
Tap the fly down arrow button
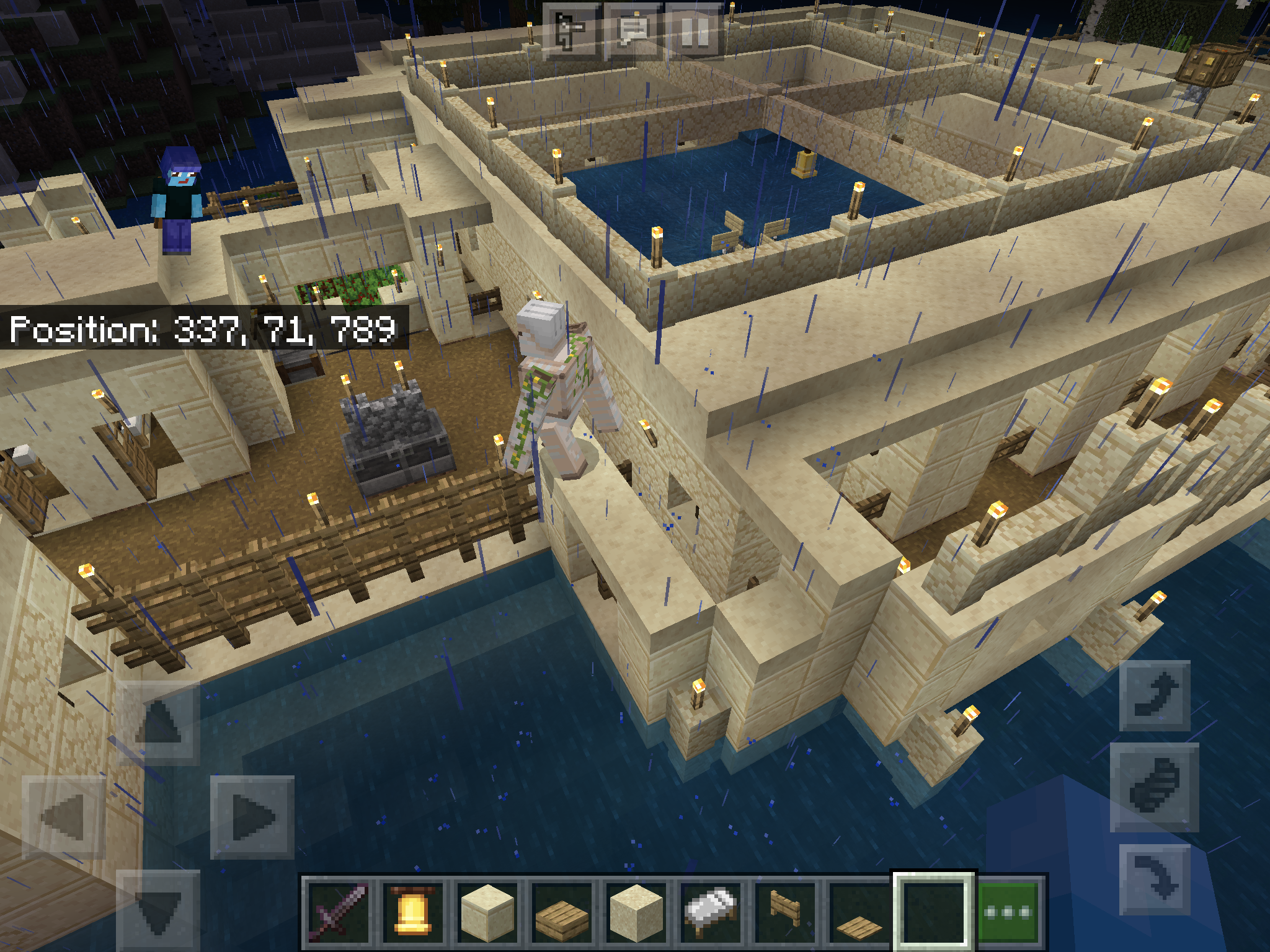tap(1155, 879)
